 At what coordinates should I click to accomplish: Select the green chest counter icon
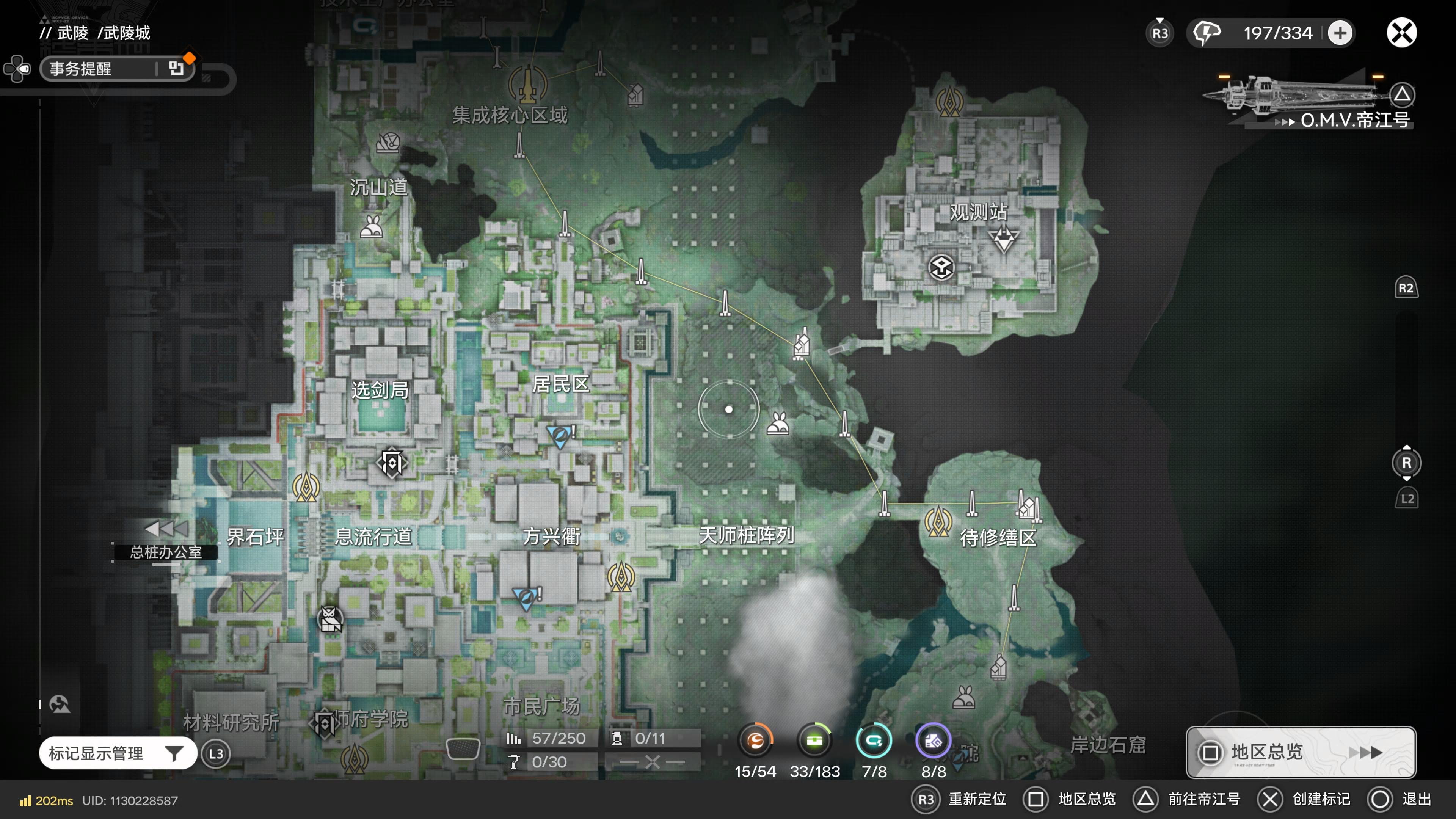click(x=814, y=741)
